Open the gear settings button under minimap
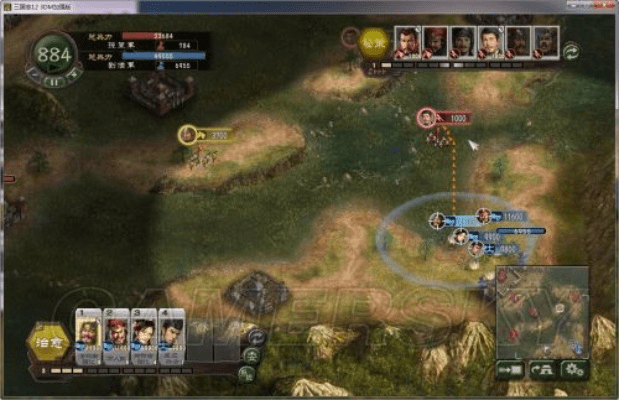The image size is (619, 400). (x=574, y=368)
